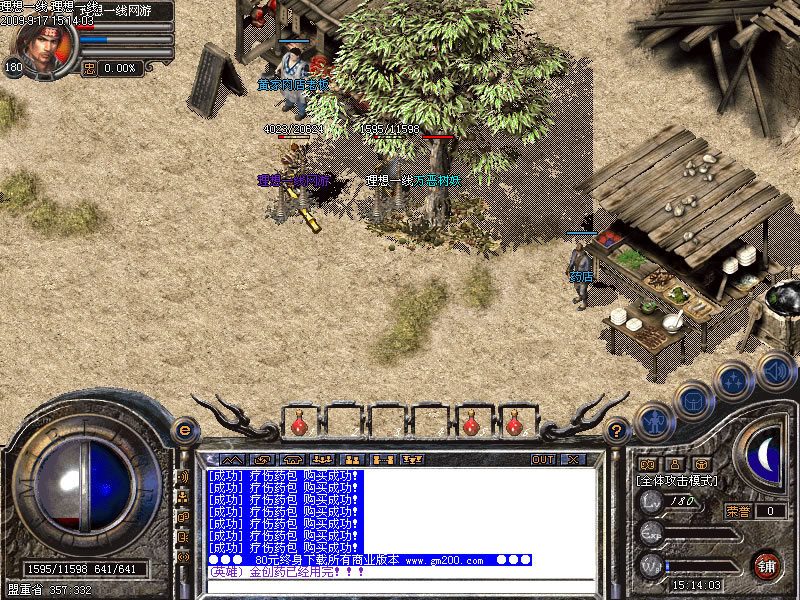This screenshot has width=800, height=600.
Task: Open the skills sparkle round button
Action: pyautogui.click(x=733, y=382)
